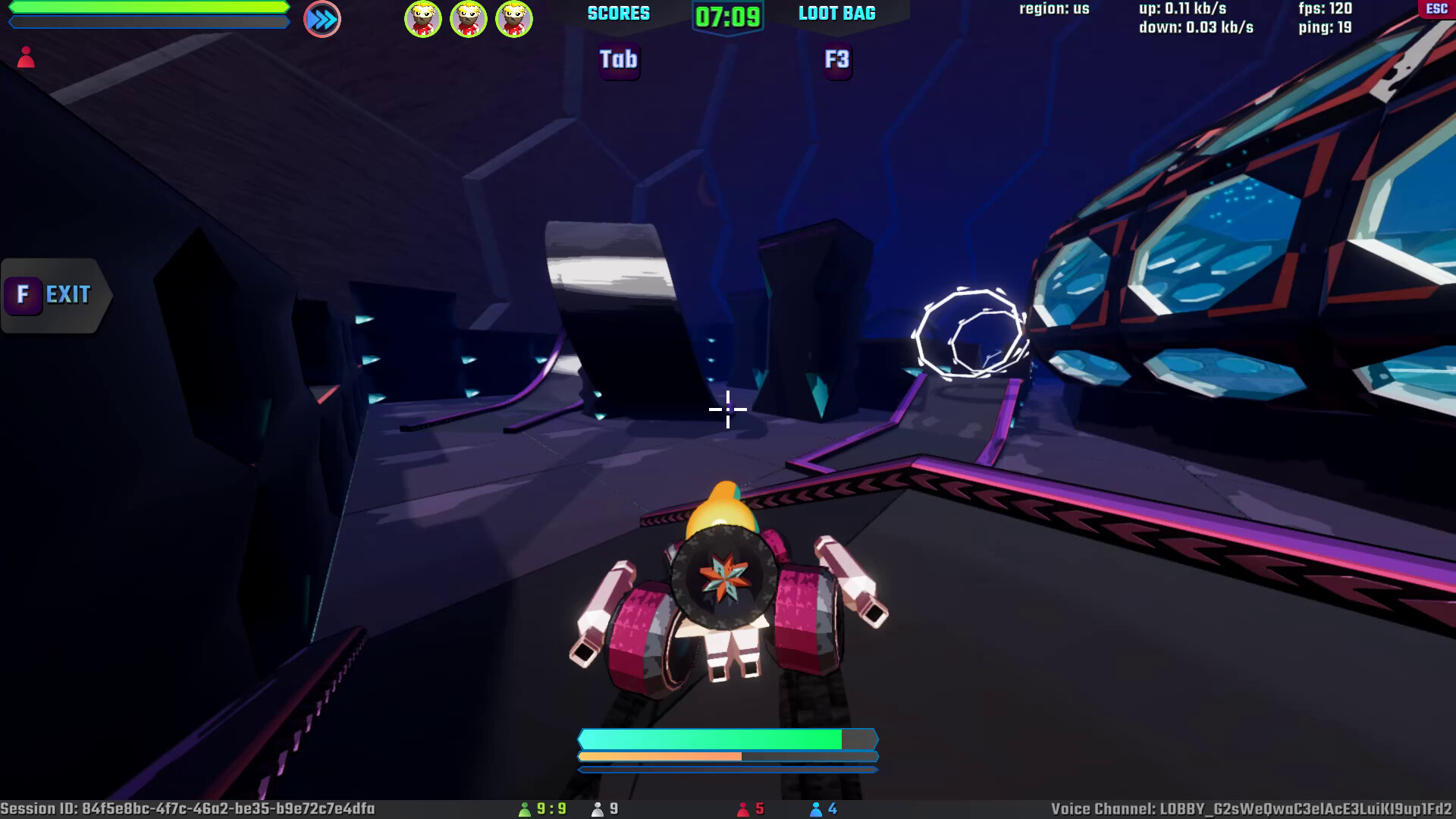This screenshot has height=819, width=1456.
Task: Click the region: us label
Action: [1053, 8]
